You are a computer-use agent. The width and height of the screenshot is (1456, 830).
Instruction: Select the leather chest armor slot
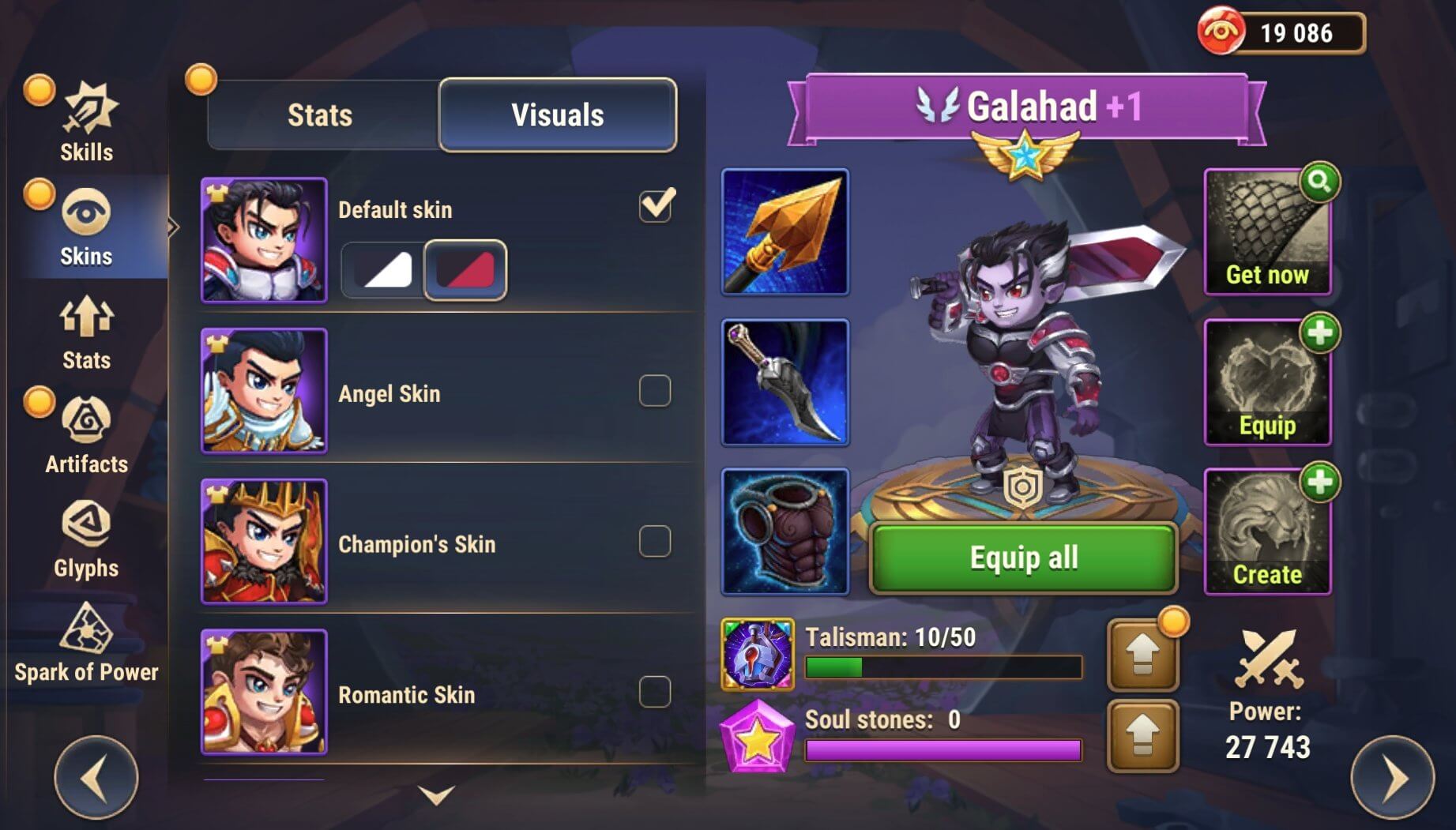784,531
